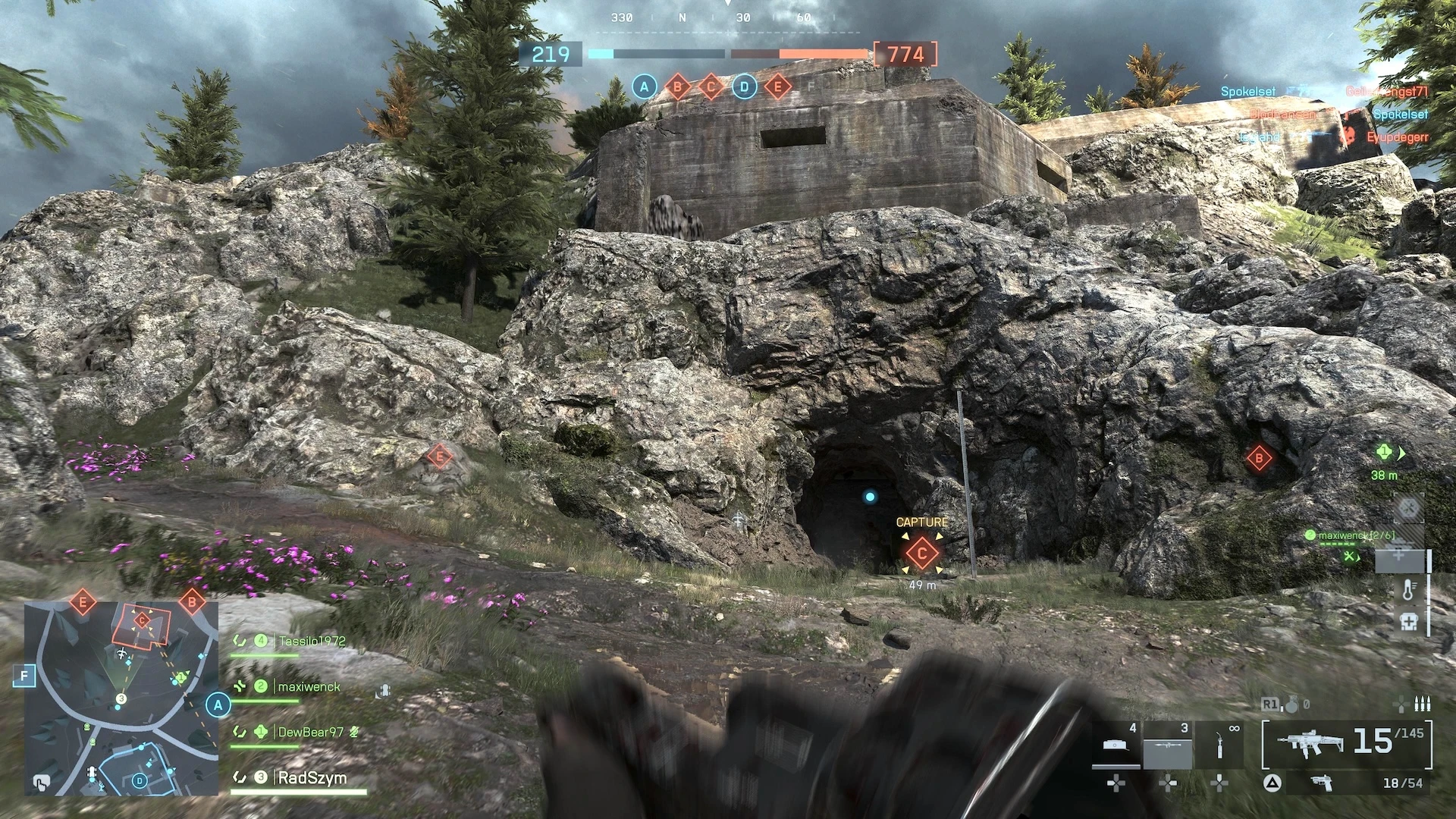The height and width of the screenshot is (819, 1456).
Task: Open the minimap
Action: pyautogui.click(x=121, y=698)
